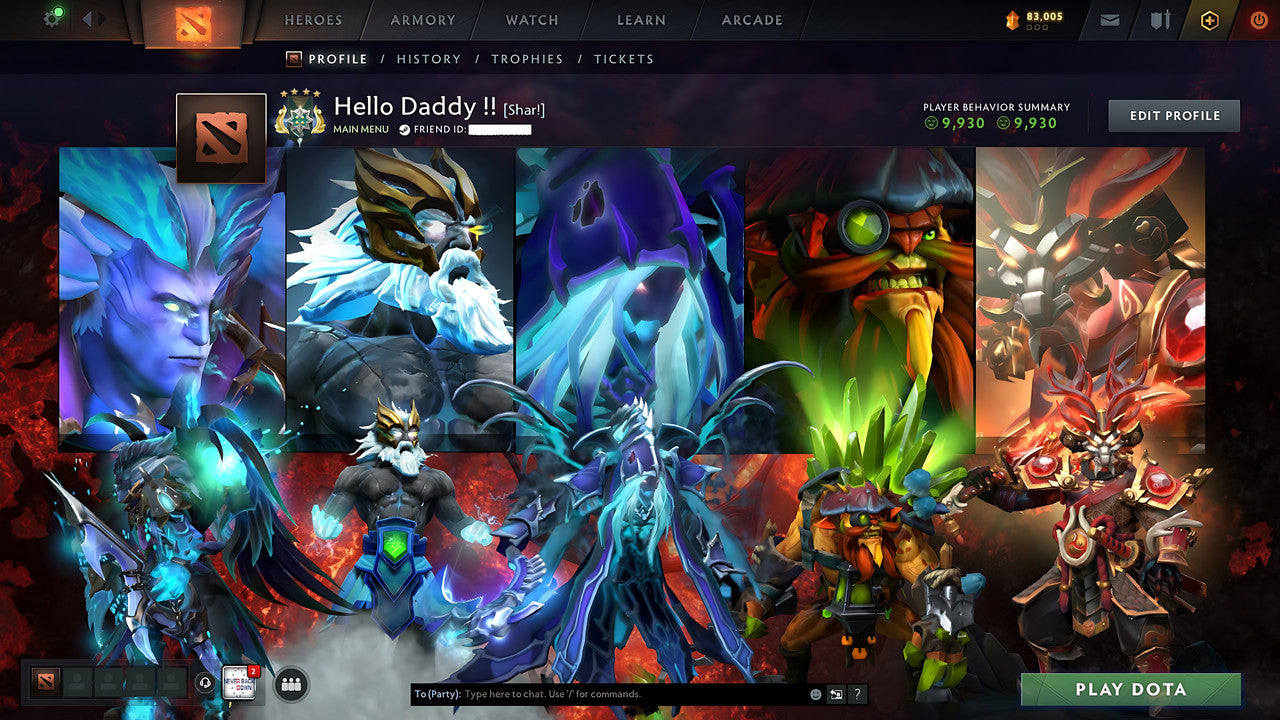Open the party members icon near the chat bar
This screenshot has width=1280, height=720.
[291, 685]
